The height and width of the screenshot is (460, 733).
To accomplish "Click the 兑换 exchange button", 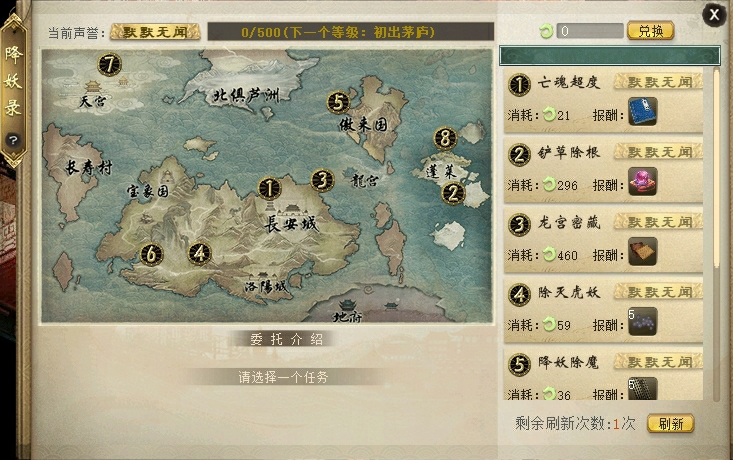I will coord(650,31).
